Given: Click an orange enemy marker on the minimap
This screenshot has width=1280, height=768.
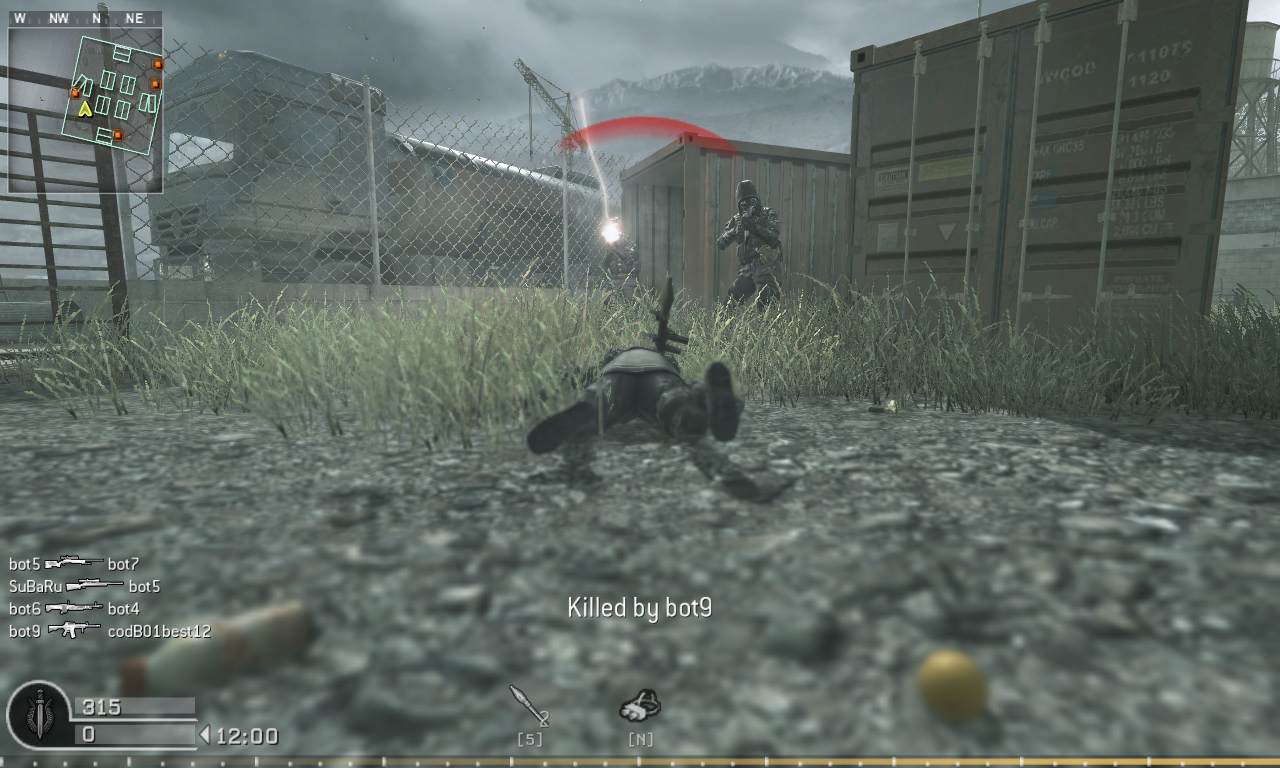Looking at the screenshot, I should [155, 63].
